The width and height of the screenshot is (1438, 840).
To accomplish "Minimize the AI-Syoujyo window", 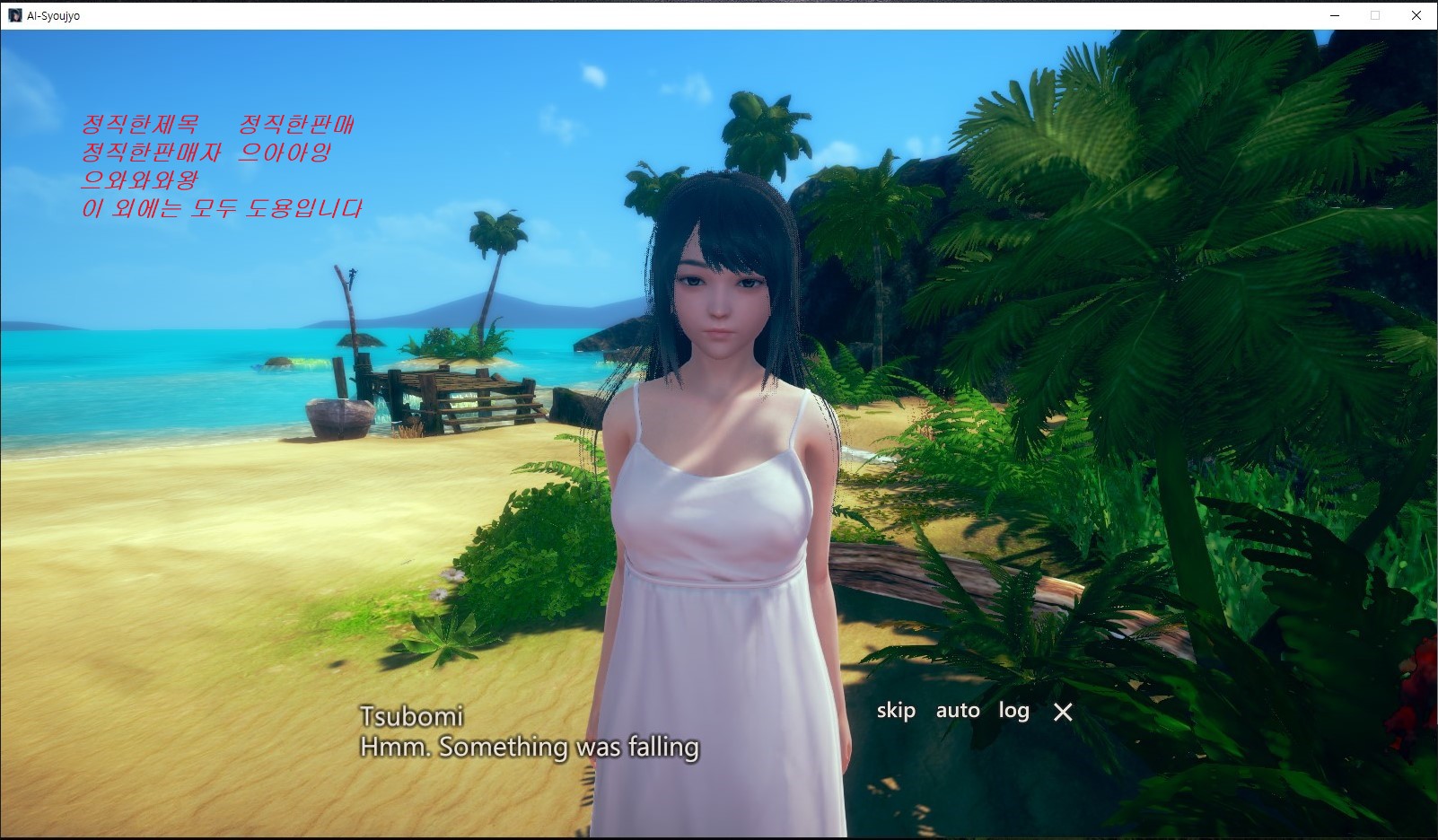I will tap(1335, 15).
